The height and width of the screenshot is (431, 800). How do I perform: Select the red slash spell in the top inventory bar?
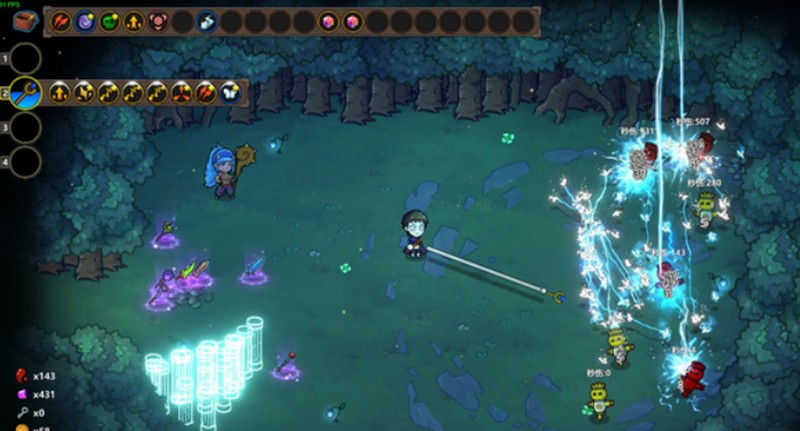pos(61,21)
